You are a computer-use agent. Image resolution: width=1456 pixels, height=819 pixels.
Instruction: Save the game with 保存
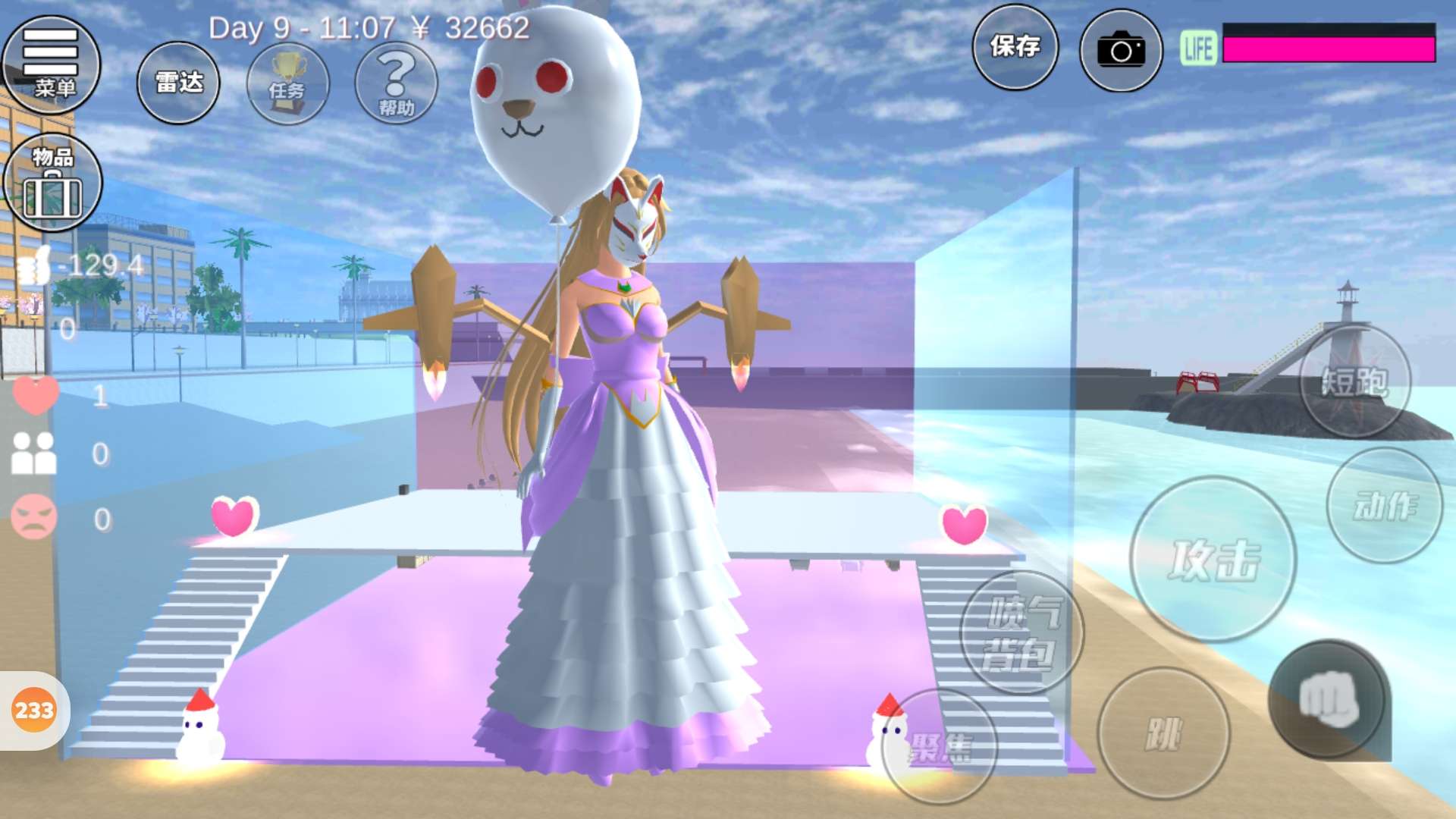(1015, 48)
